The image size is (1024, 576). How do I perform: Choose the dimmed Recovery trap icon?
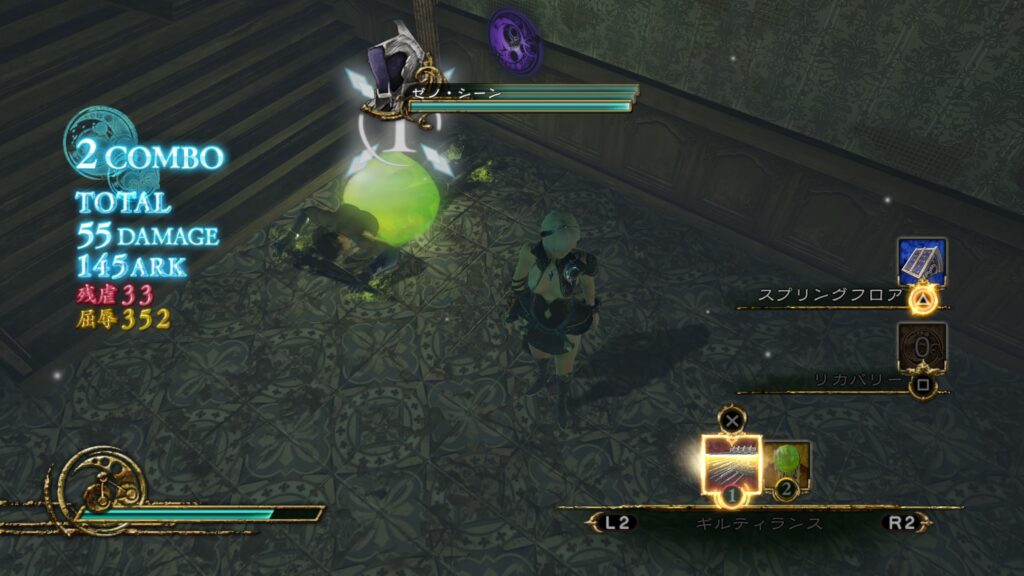(x=921, y=348)
